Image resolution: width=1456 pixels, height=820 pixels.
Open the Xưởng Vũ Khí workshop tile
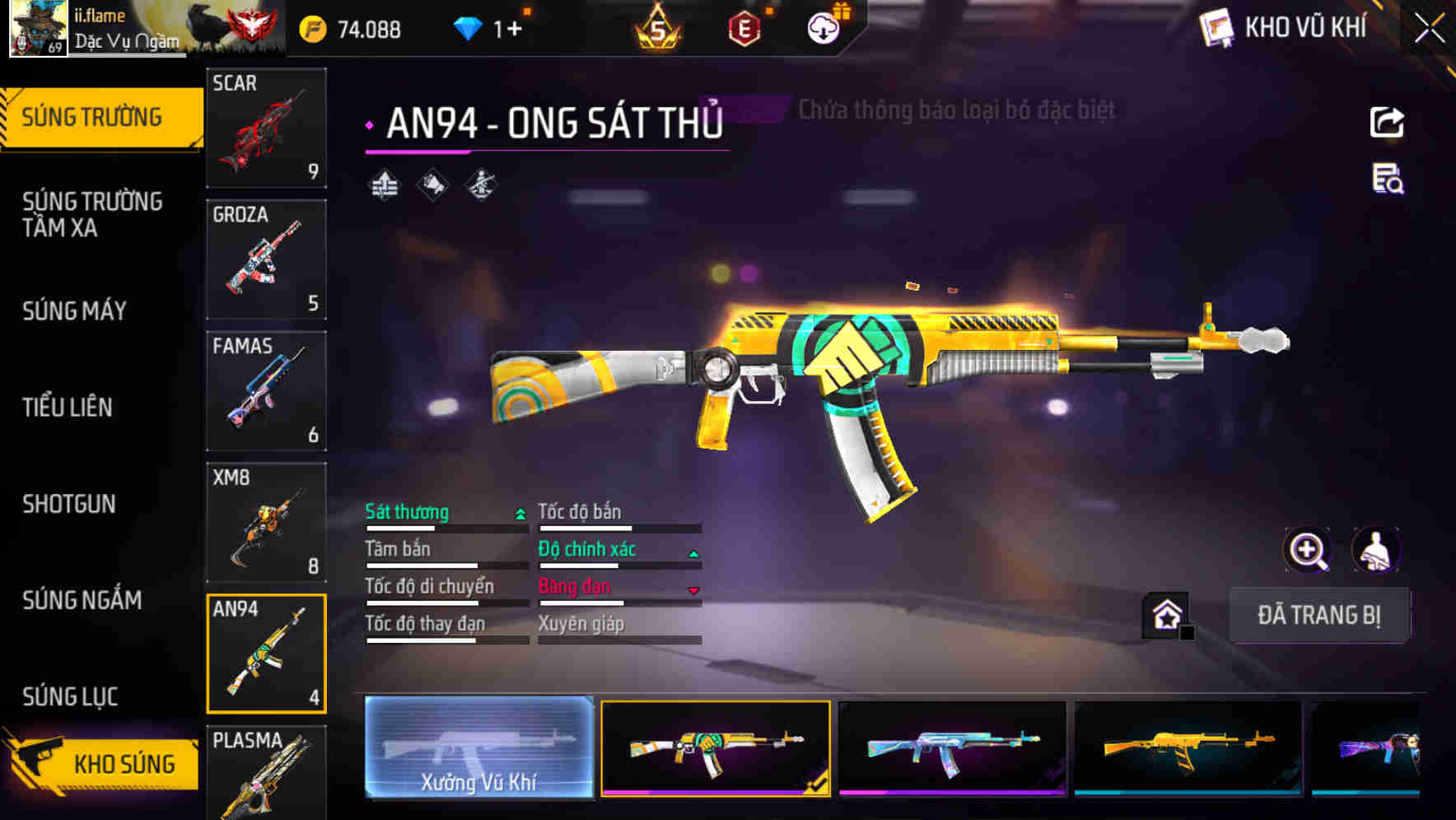click(x=478, y=748)
